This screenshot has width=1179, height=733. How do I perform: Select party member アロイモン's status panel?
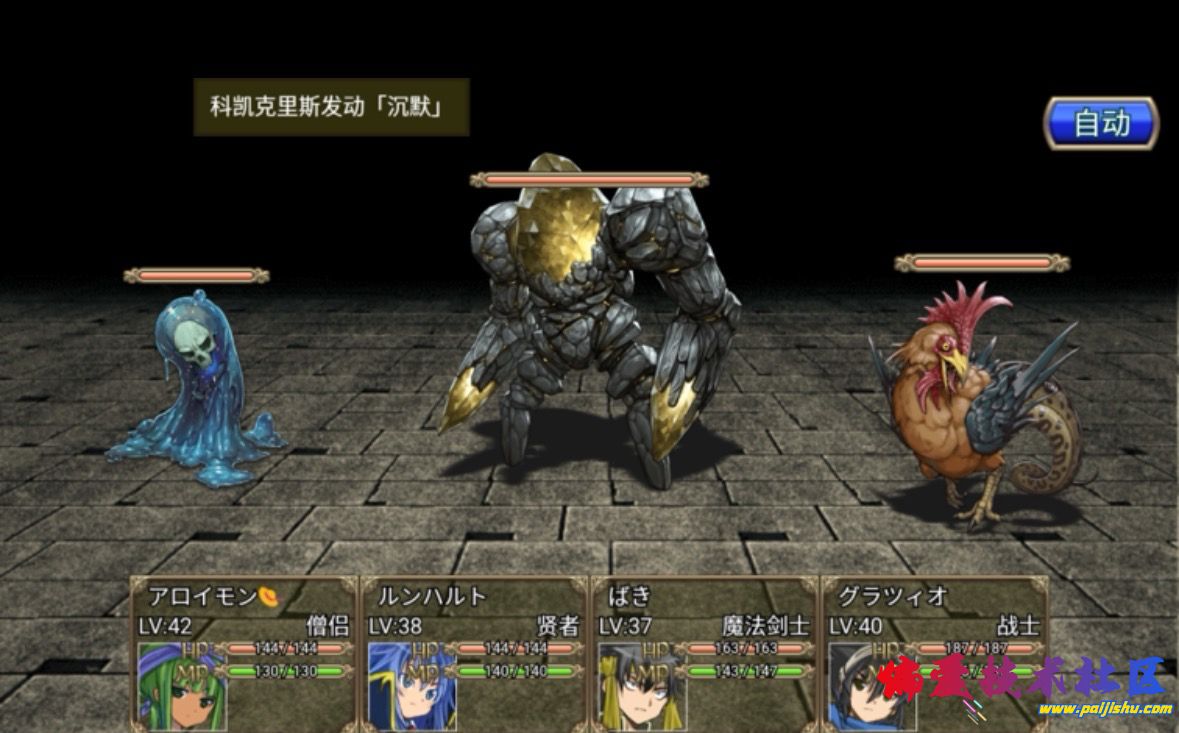[243, 653]
